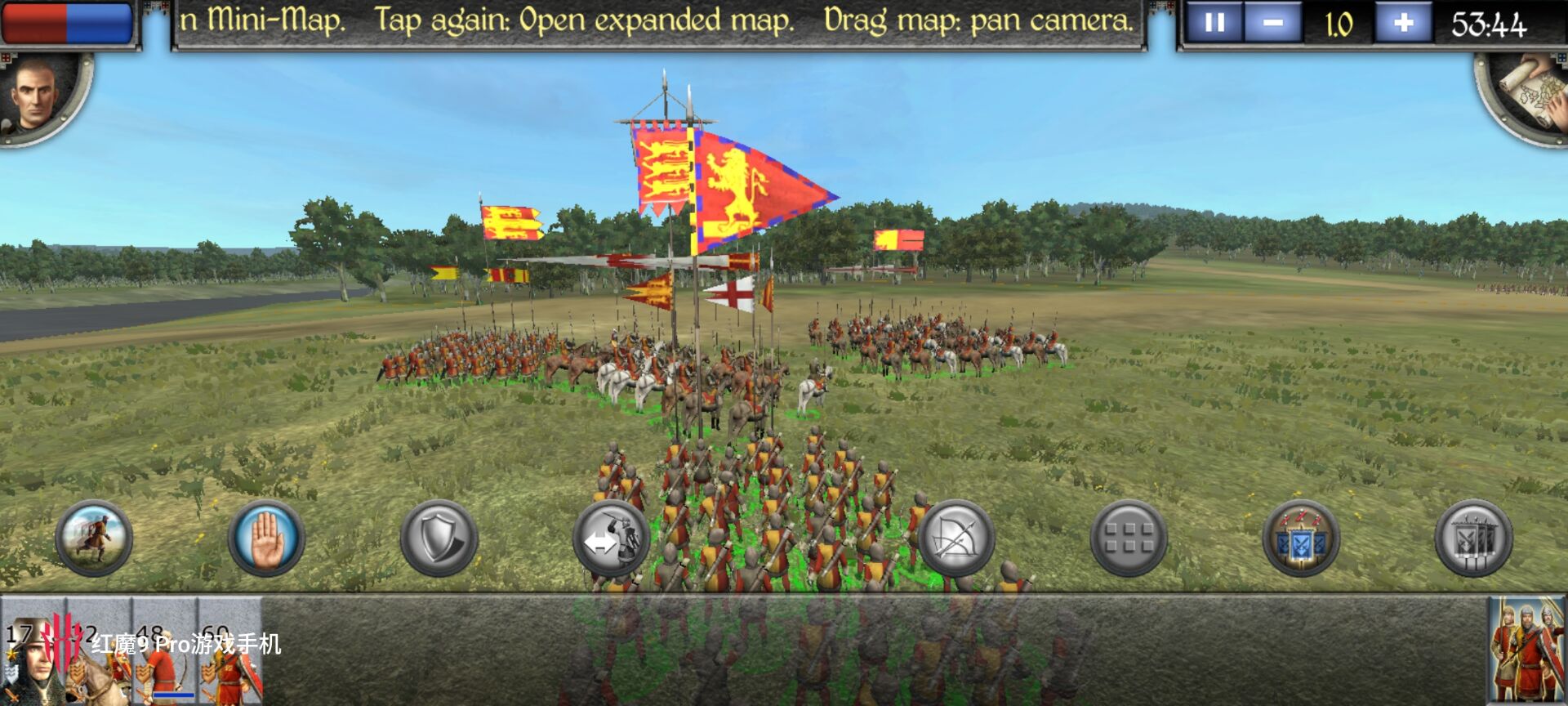Screen dimensions: 1568x706
Task: Toggle the run order button
Action: 94,538
